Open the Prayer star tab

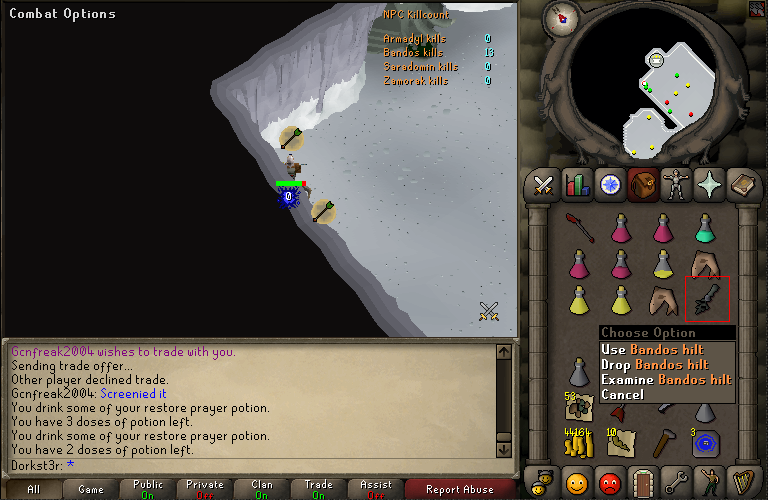(708, 185)
